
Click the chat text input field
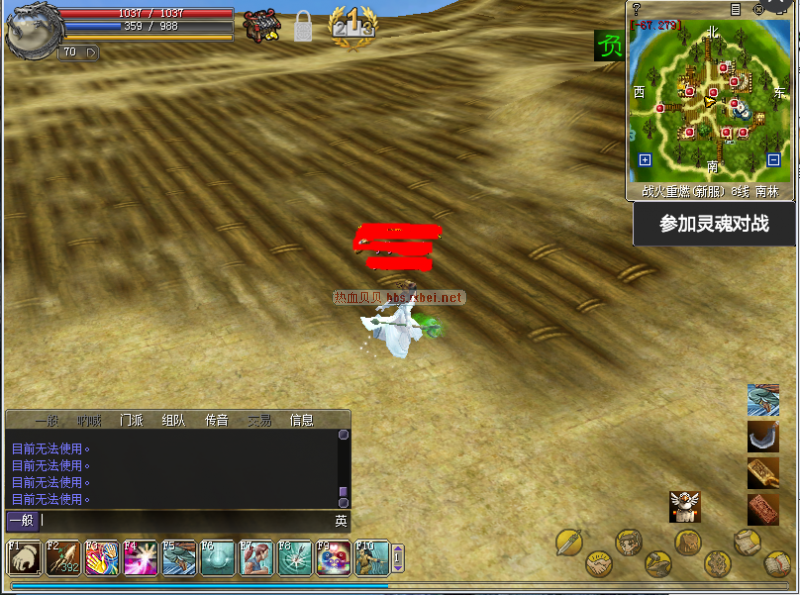(185, 521)
